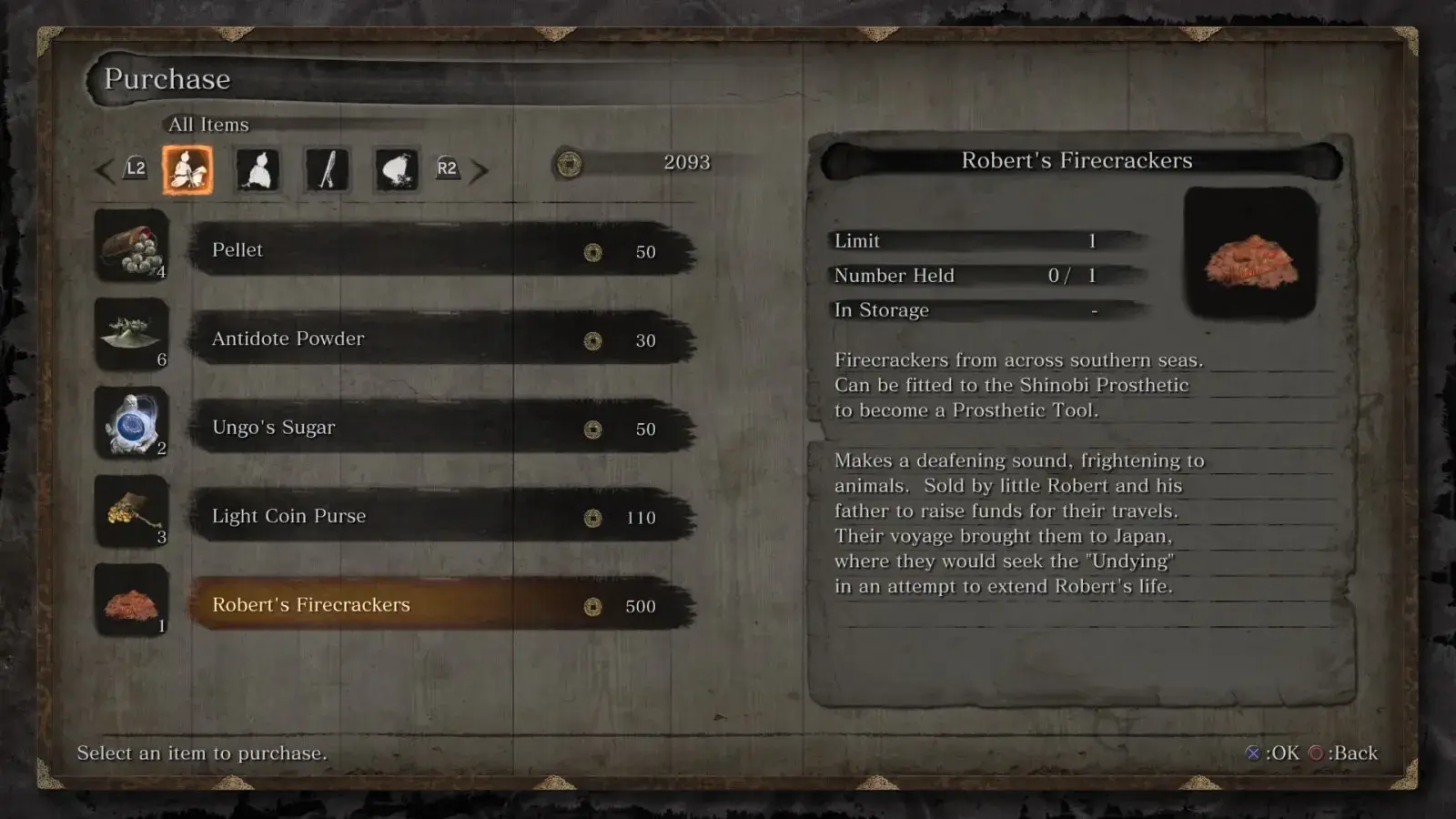
Task: Click the Ungo's Sugar item icon
Action: click(x=132, y=423)
